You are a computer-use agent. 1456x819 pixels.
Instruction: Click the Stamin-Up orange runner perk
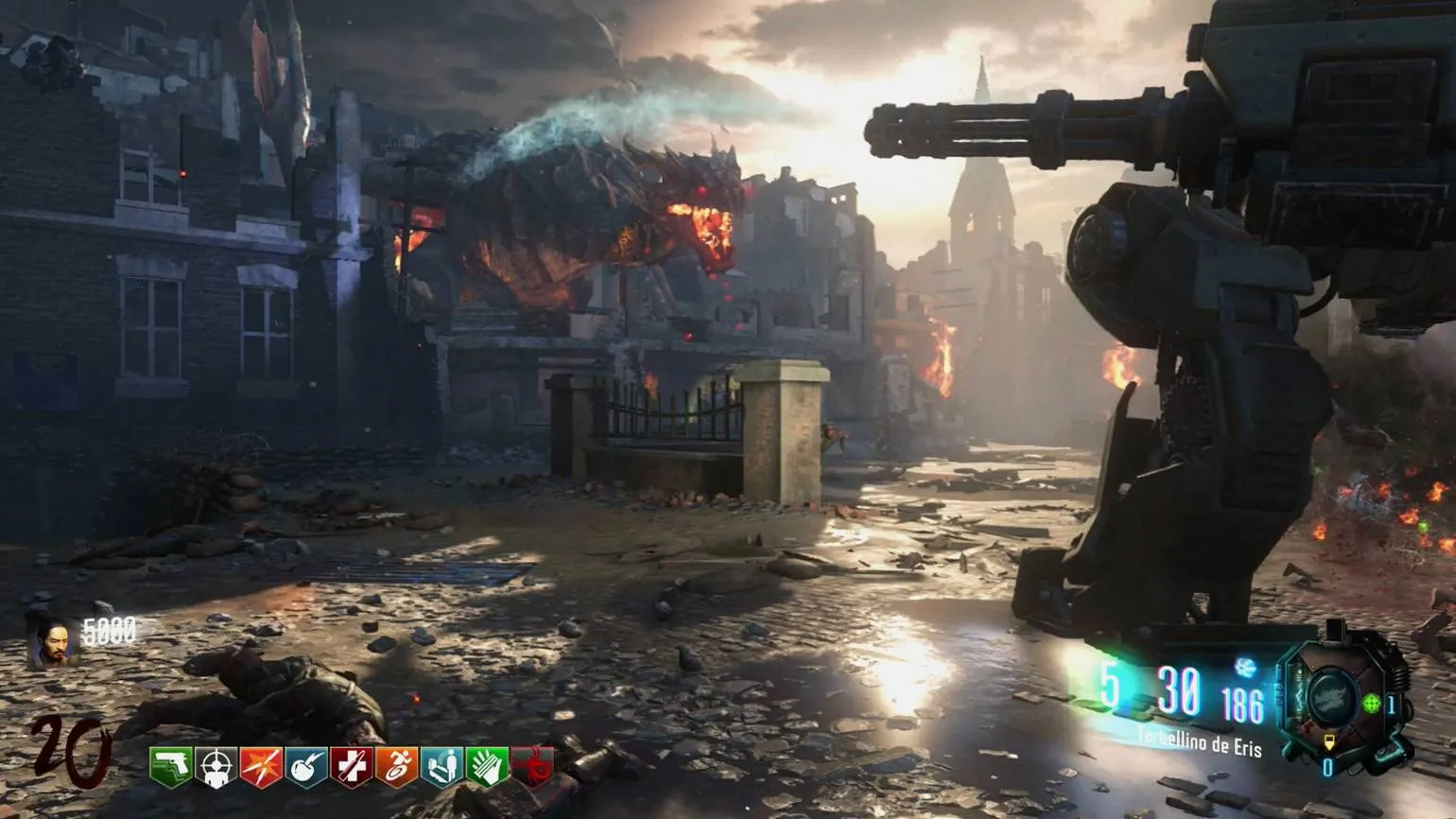point(396,767)
